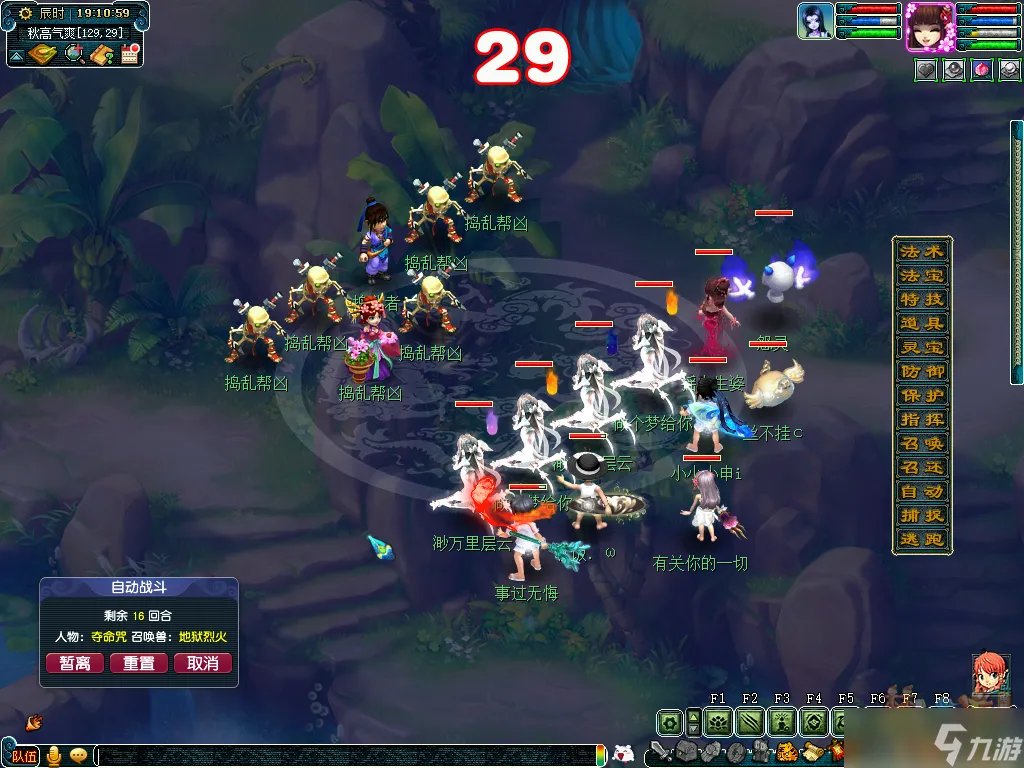
Task: Open the 队伍 team channel button
Action: 24,756
